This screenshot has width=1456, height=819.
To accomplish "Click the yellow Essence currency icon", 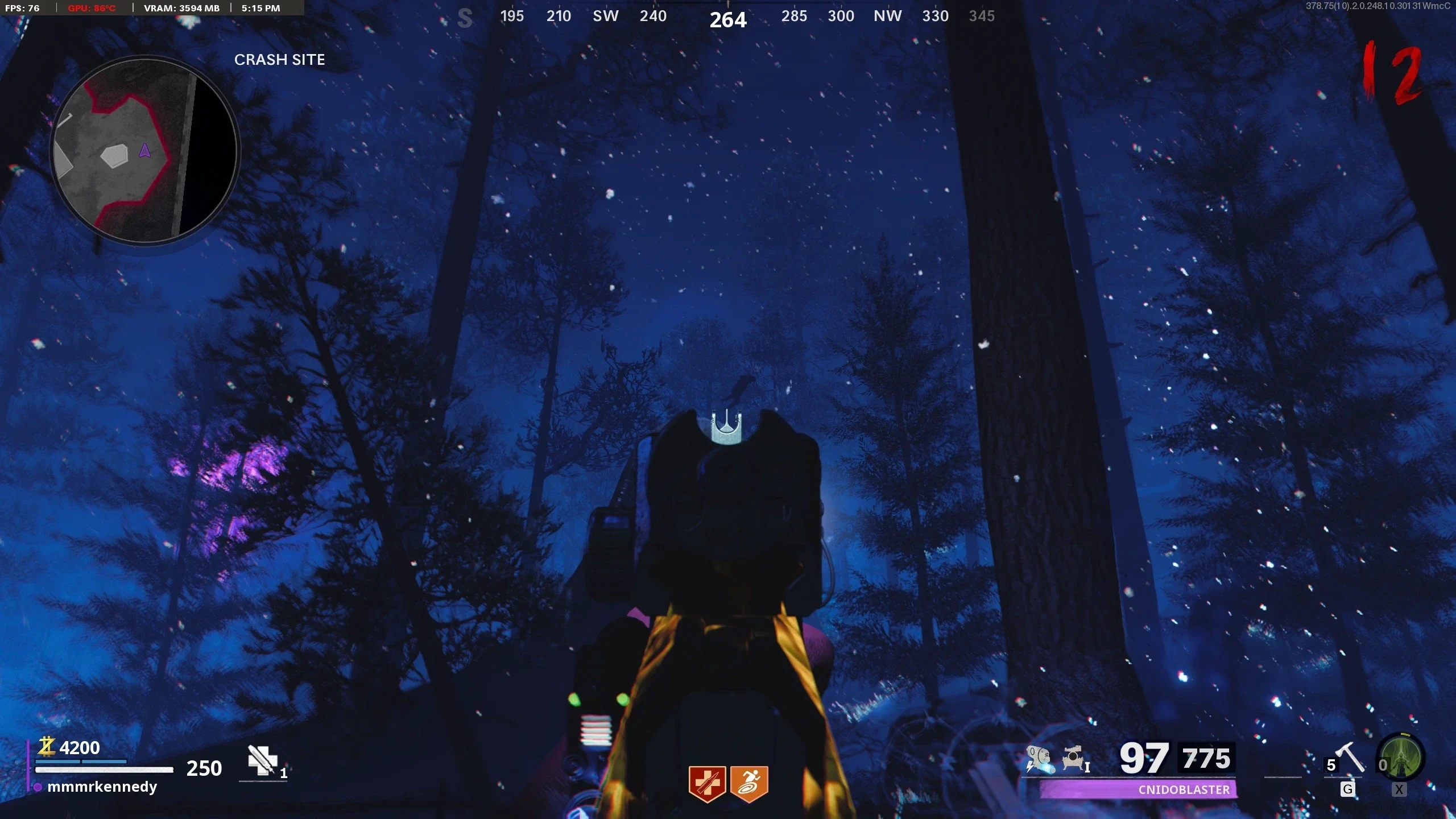I will click(x=47, y=747).
